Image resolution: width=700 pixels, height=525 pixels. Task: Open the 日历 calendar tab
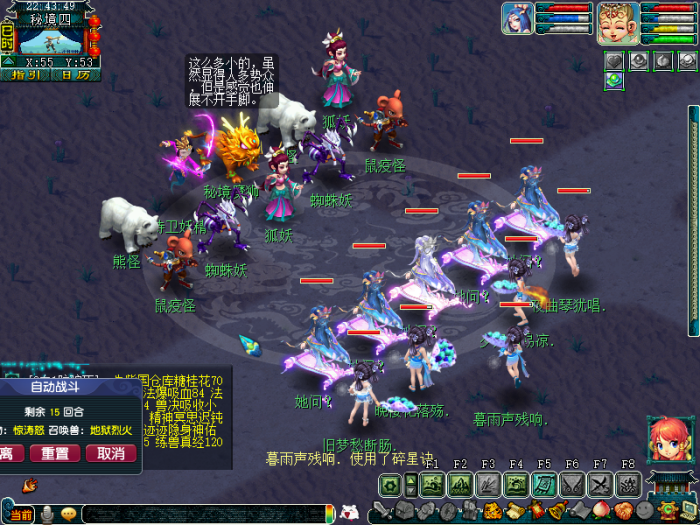75,74
